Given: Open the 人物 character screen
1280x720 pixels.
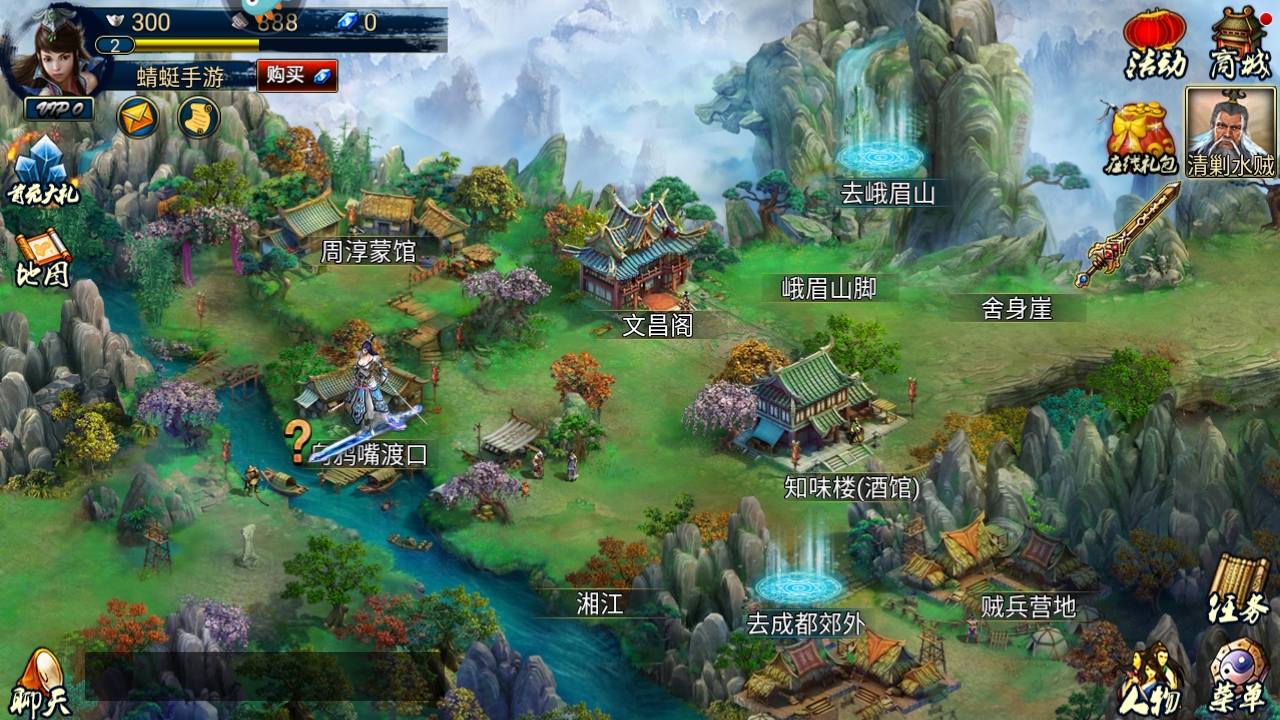Looking at the screenshot, I should click(x=1154, y=680).
